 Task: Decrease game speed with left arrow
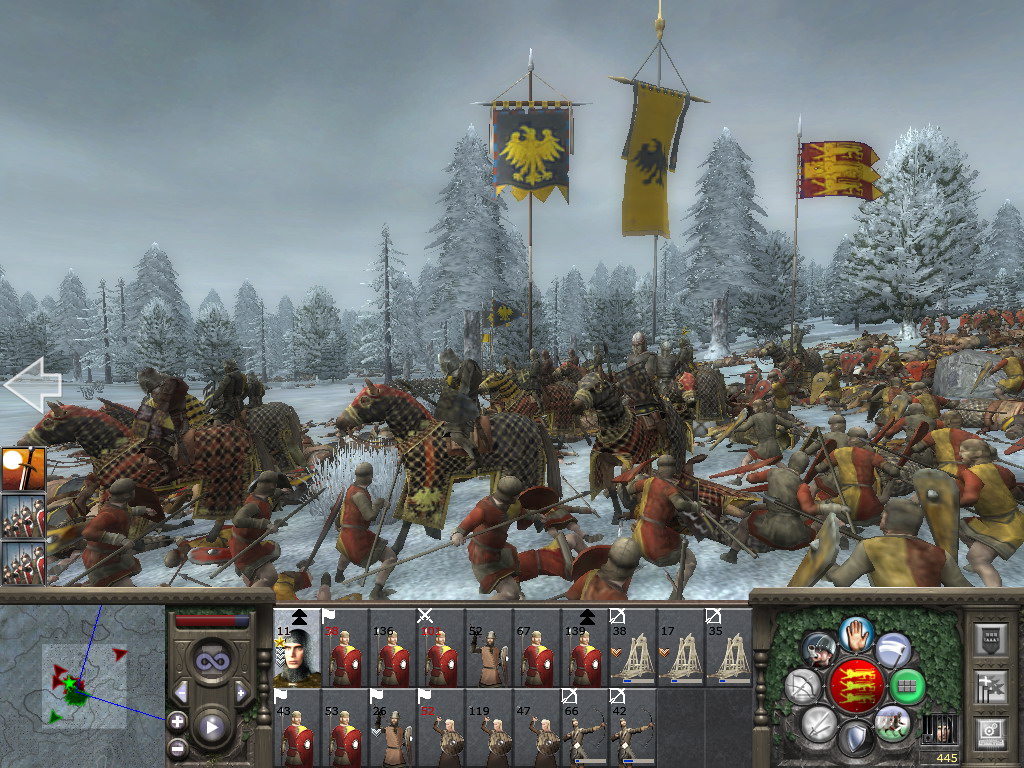point(181,692)
